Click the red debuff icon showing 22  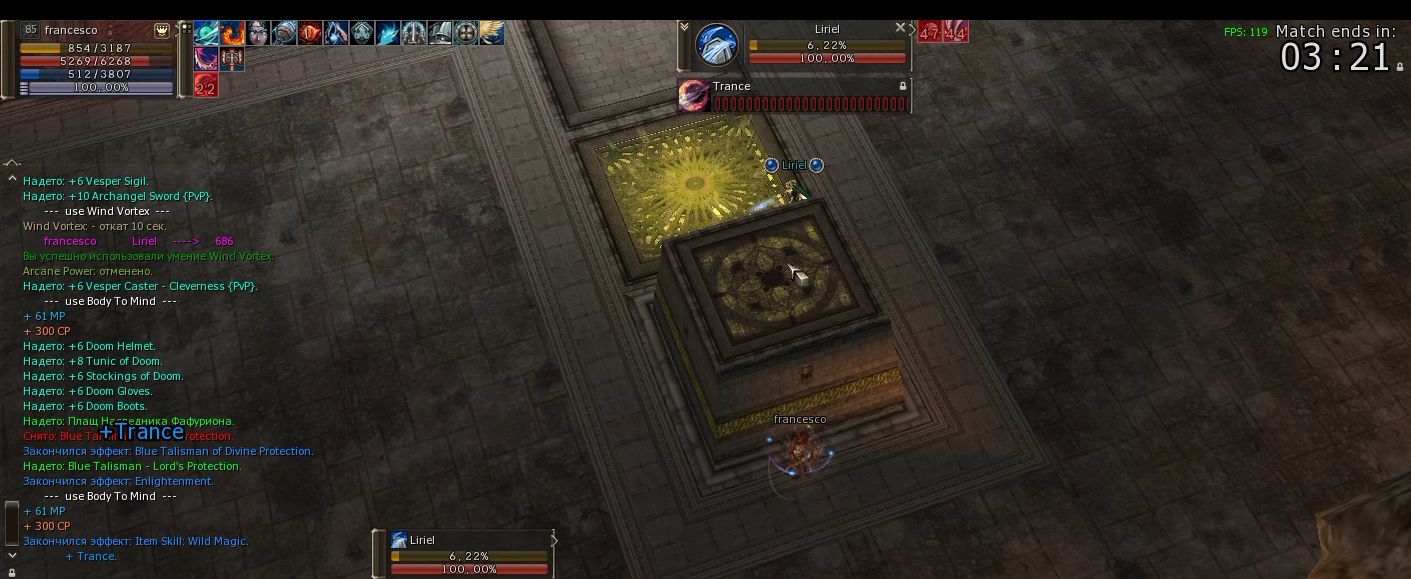coord(206,85)
